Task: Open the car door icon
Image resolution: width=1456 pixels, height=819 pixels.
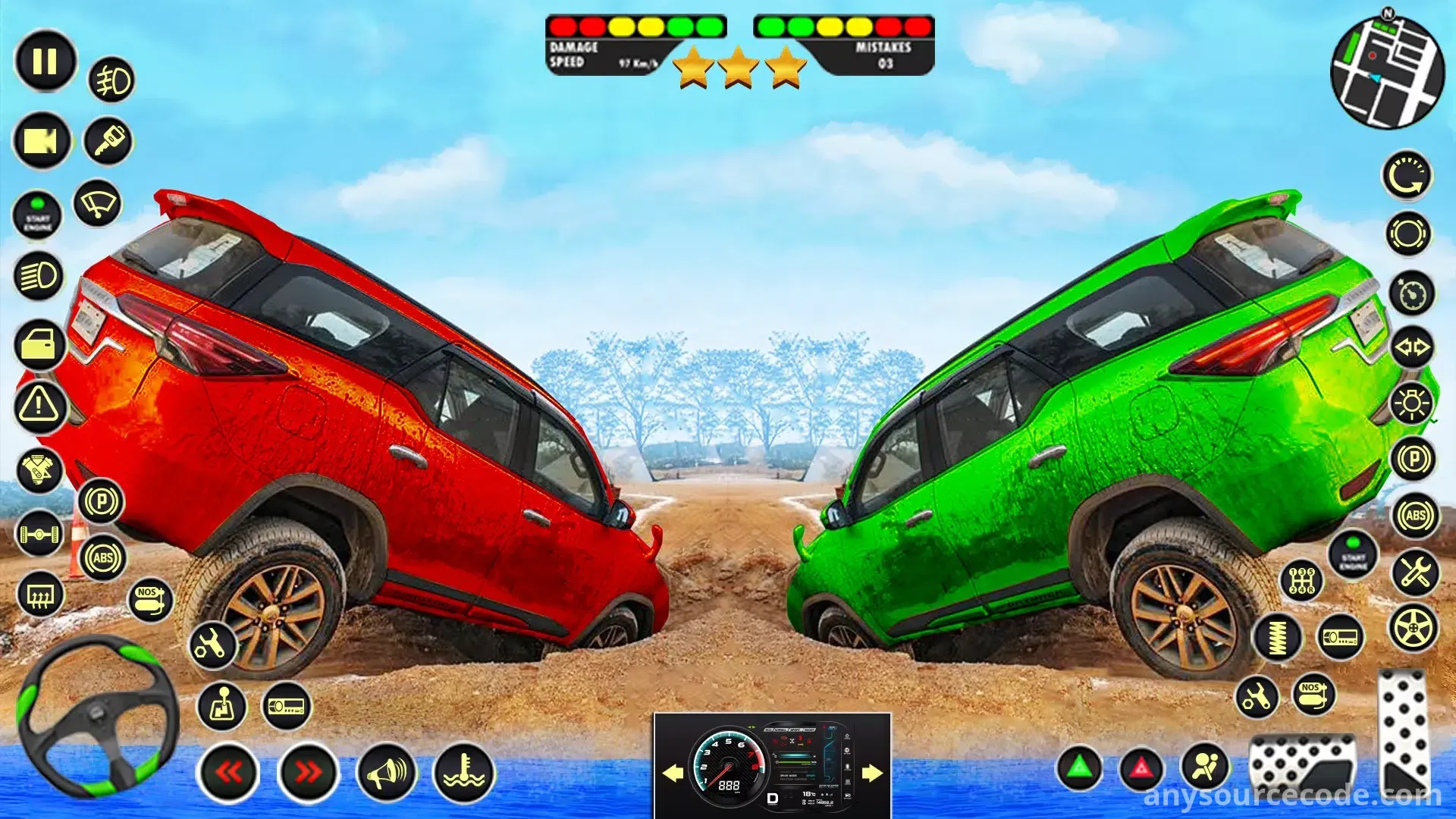Action: pos(39,345)
